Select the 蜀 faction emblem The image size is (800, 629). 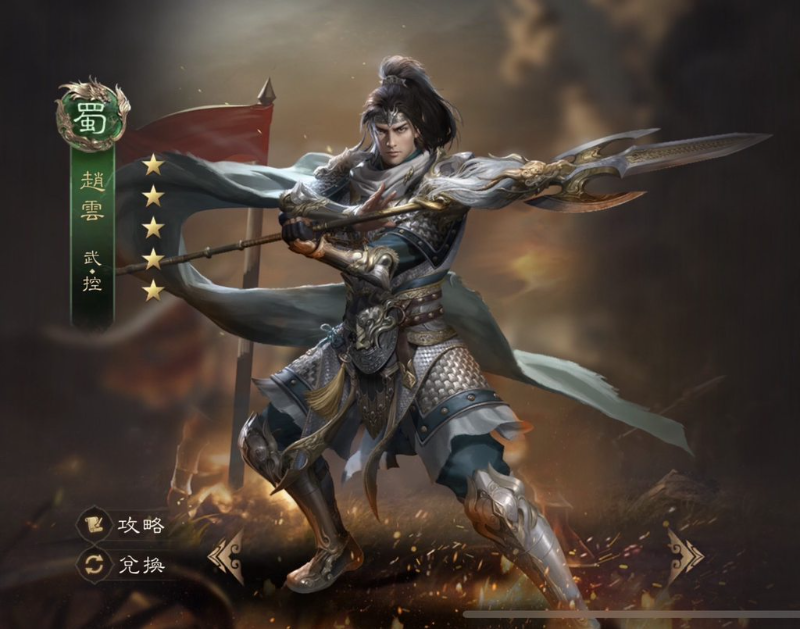tap(92, 115)
